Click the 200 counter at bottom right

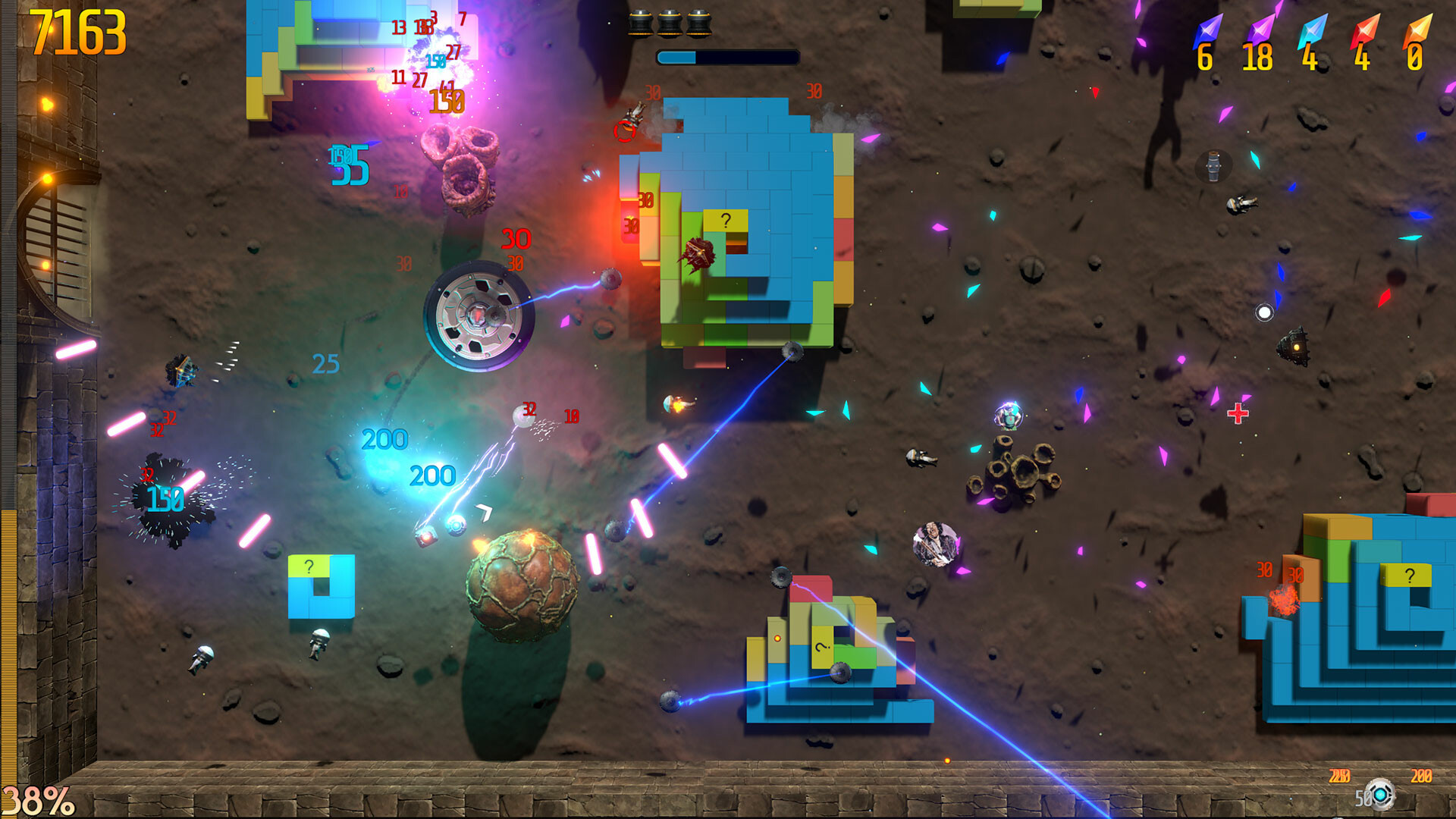pyautogui.click(x=1422, y=776)
